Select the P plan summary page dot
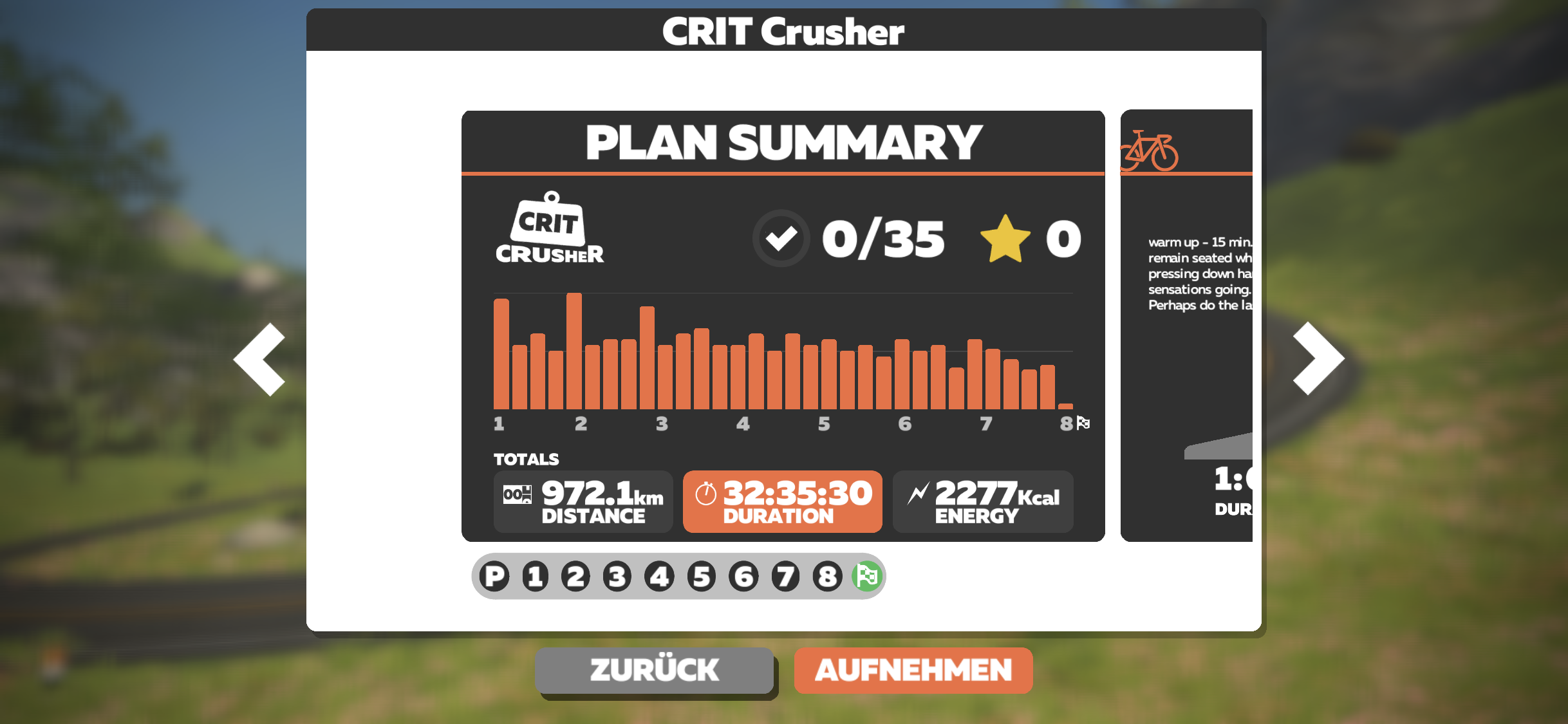 coord(495,576)
